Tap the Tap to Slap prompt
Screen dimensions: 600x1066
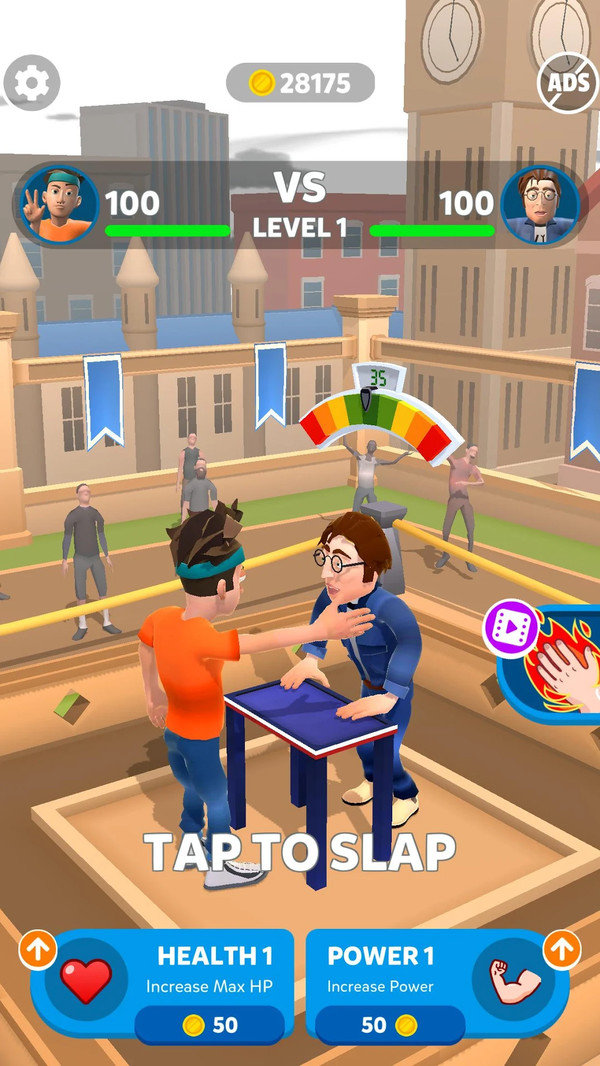pyautogui.click(x=300, y=851)
